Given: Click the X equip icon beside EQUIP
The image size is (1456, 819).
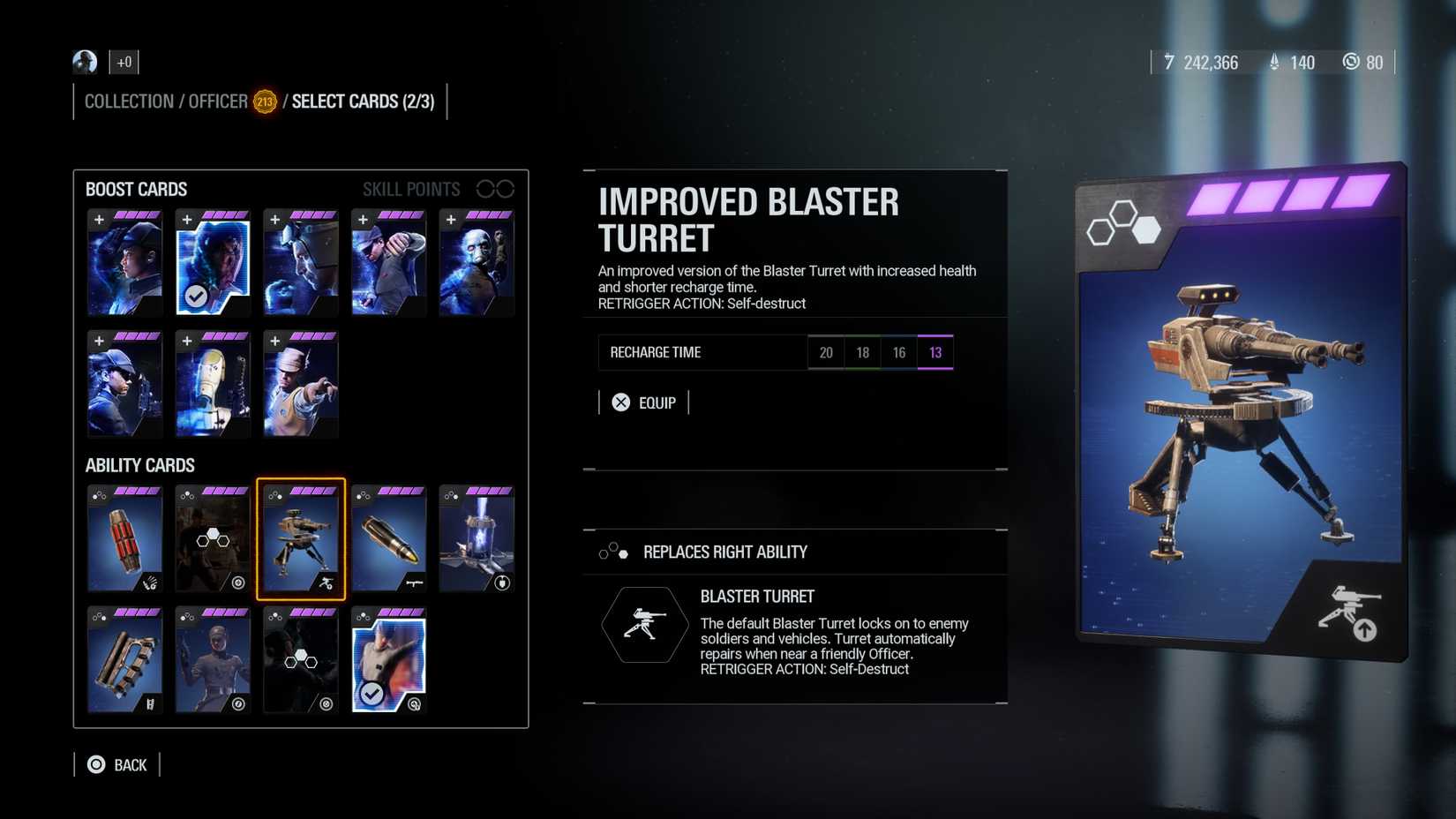Looking at the screenshot, I should point(623,402).
